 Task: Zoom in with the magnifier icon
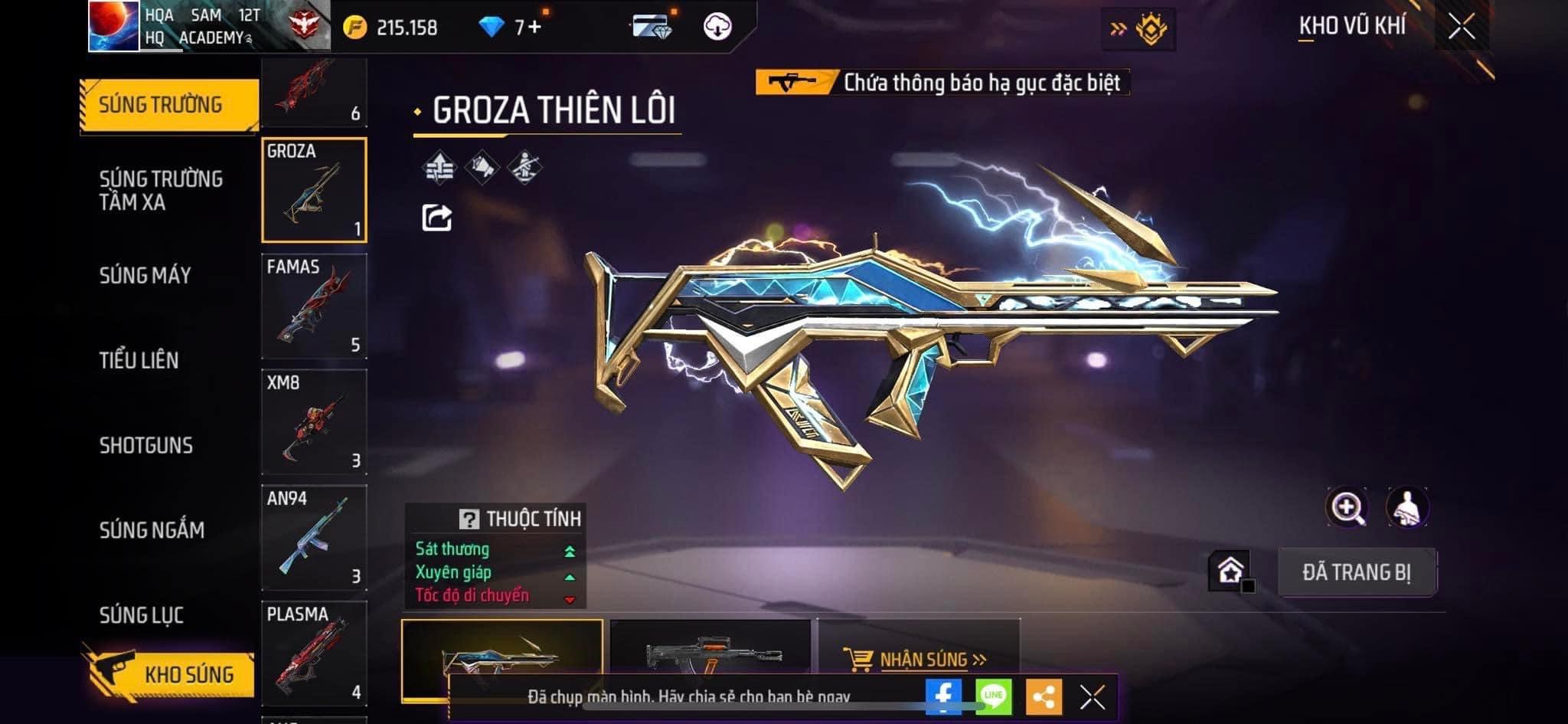[1347, 507]
